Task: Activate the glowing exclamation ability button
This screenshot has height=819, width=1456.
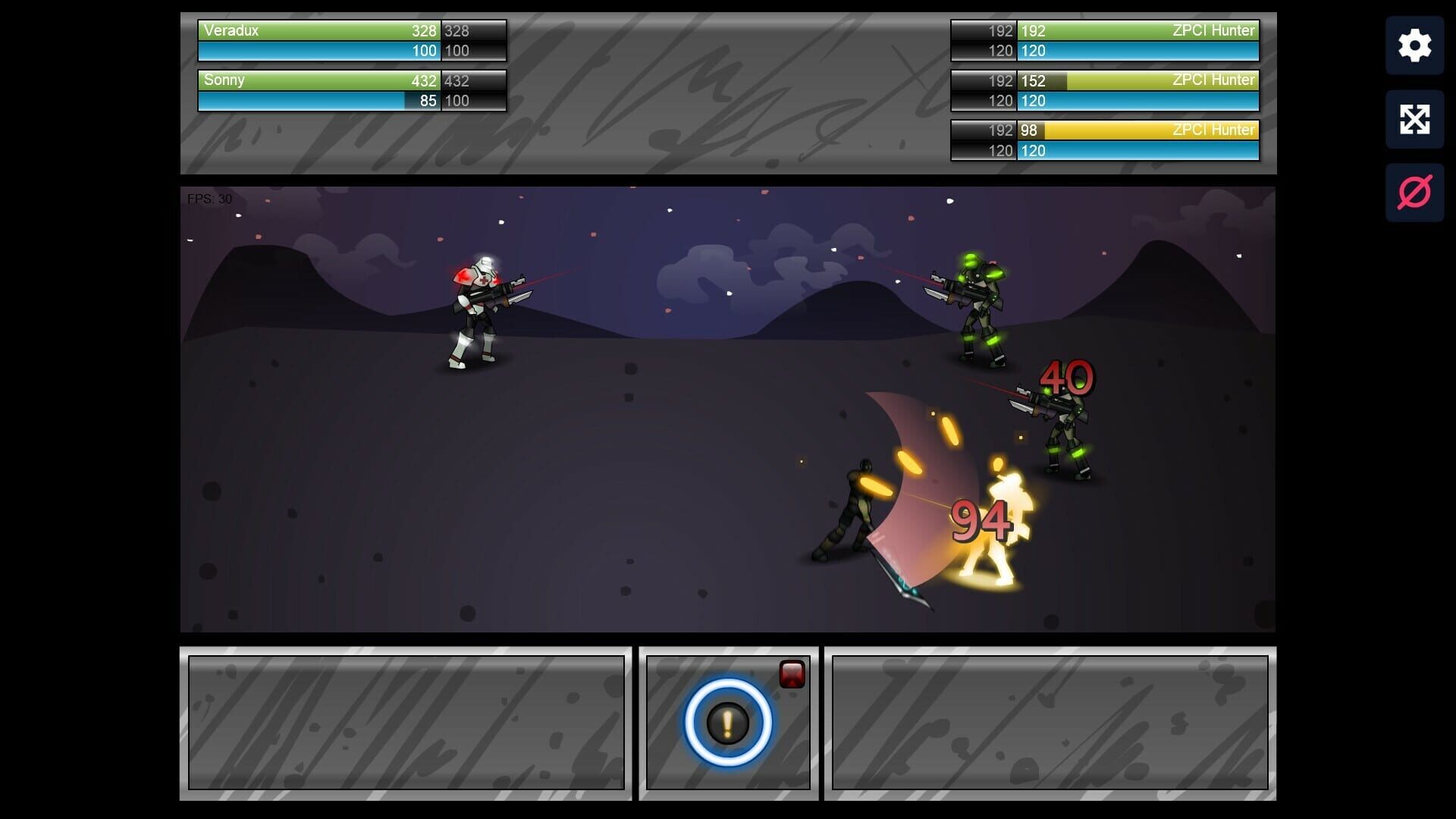Action: (727, 721)
